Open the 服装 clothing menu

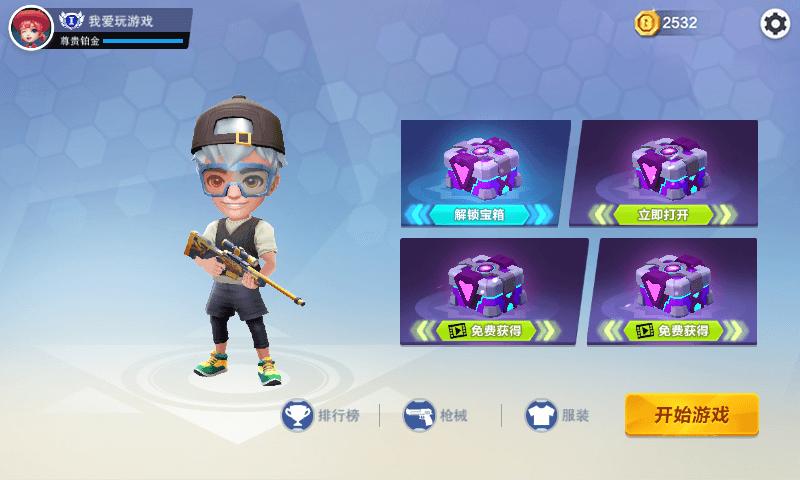click(x=561, y=415)
